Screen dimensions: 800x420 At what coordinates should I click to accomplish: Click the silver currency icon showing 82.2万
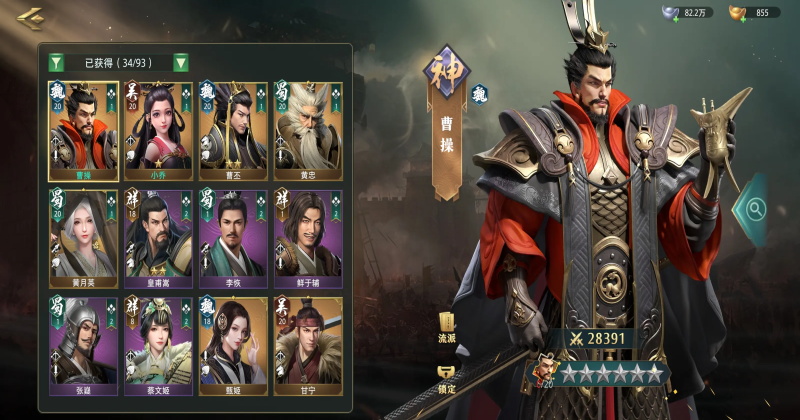pos(671,13)
